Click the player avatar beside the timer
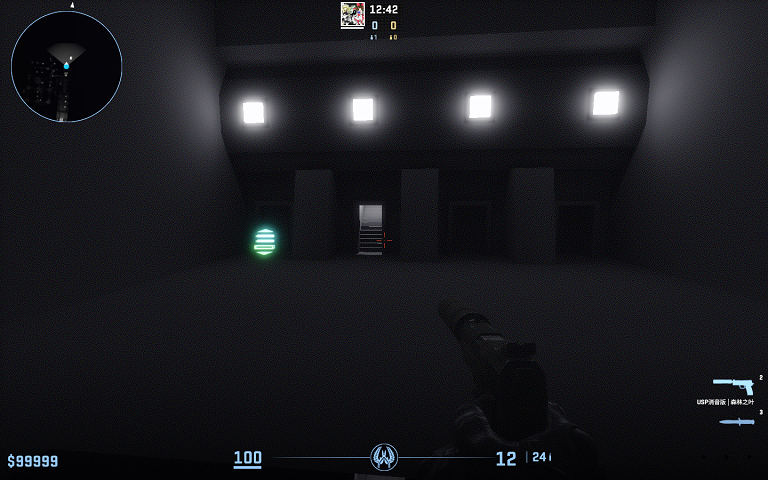Image resolution: width=768 pixels, height=480 pixels. click(352, 14)
